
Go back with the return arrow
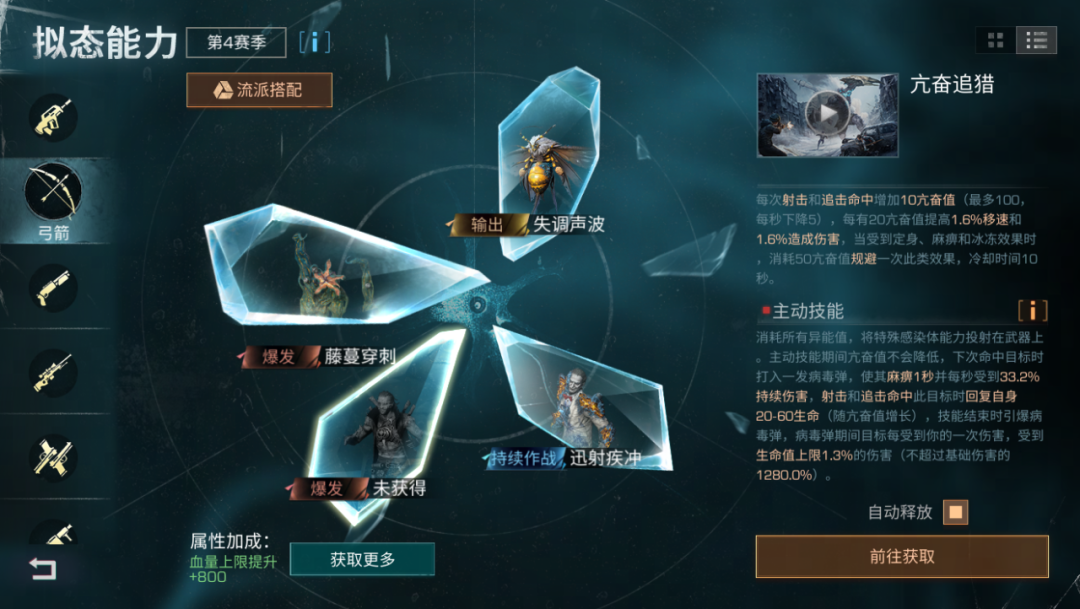[42, 569]
